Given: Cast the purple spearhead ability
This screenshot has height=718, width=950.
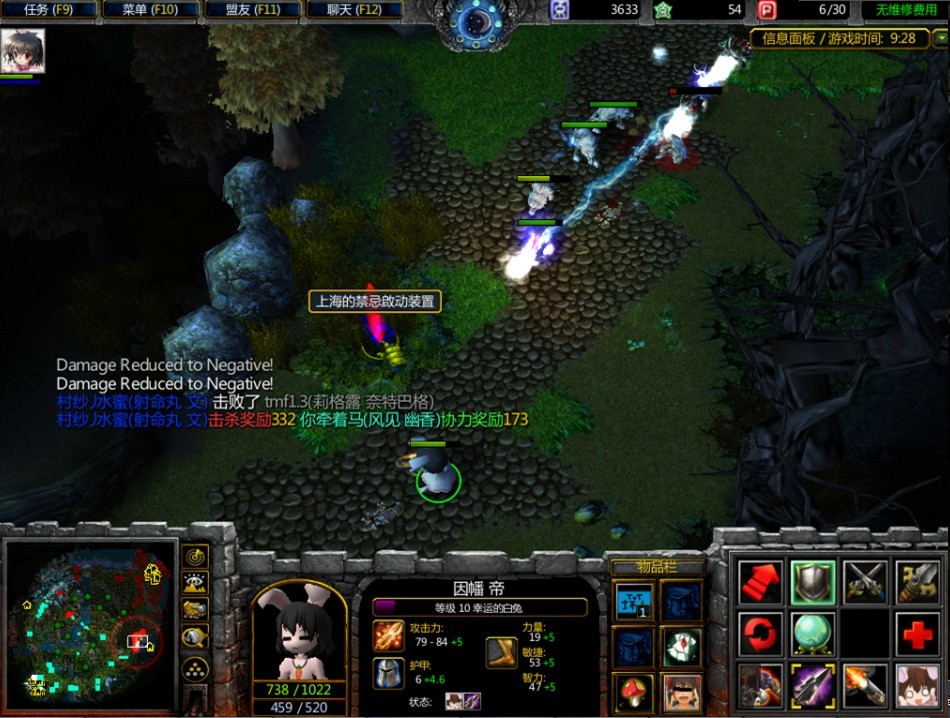Looking at the screenshot, I should 812,686.
